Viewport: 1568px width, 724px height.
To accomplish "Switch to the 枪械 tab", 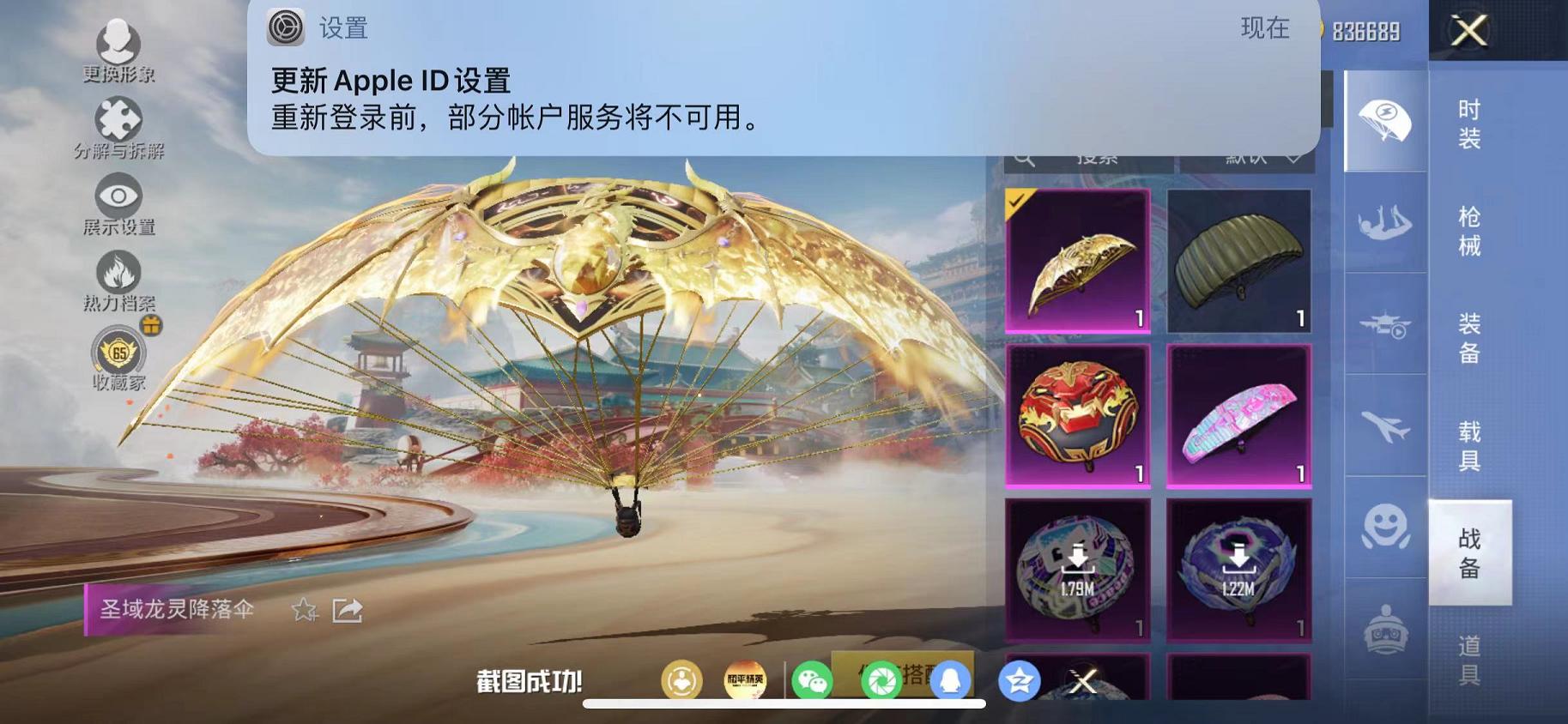I will point(1469,230).
